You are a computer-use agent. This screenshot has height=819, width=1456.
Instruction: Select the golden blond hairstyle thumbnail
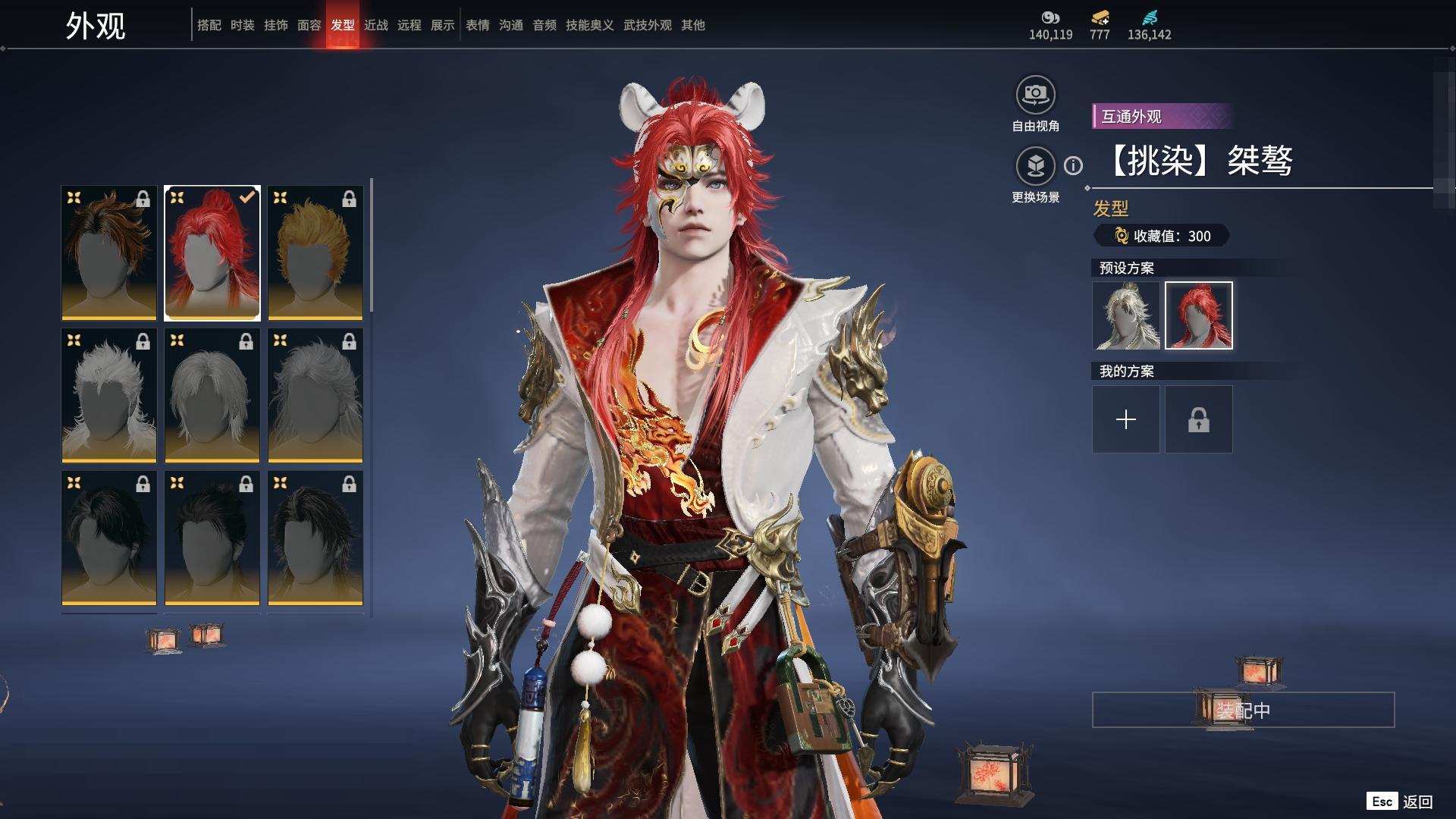(x=315, y=253)
